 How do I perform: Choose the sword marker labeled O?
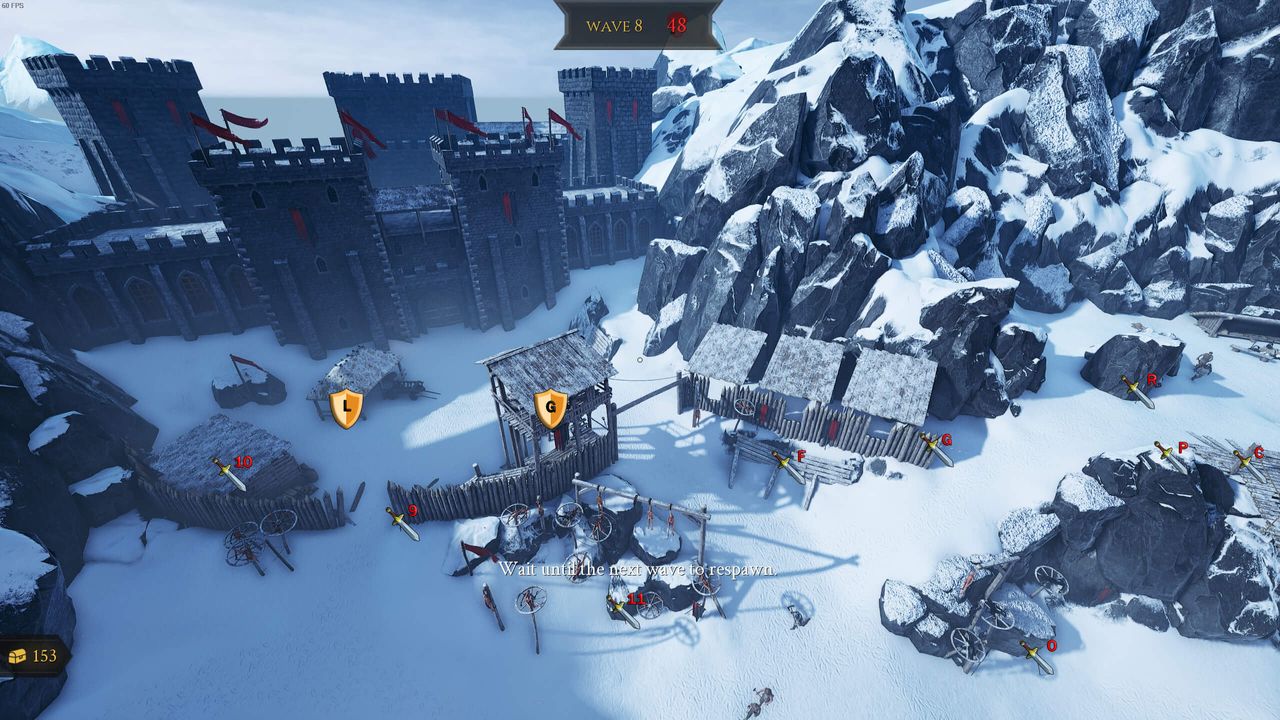tap(1037, 657)
